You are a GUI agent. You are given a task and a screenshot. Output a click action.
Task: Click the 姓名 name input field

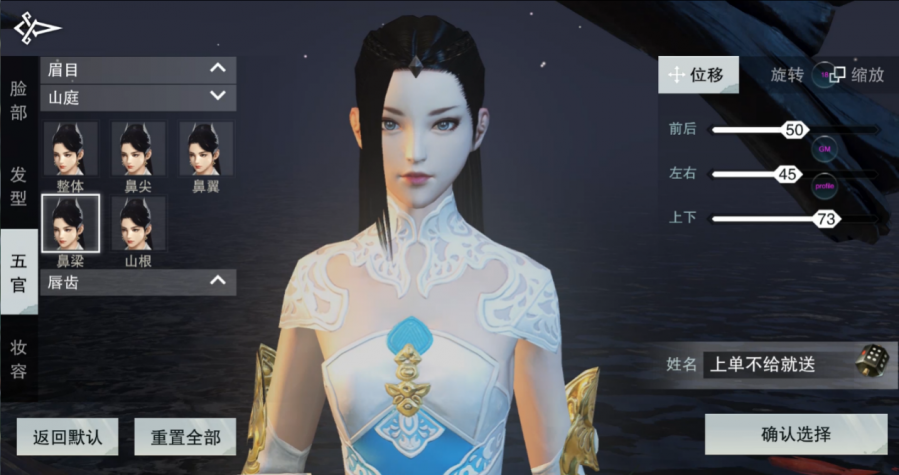click(775, 364)
